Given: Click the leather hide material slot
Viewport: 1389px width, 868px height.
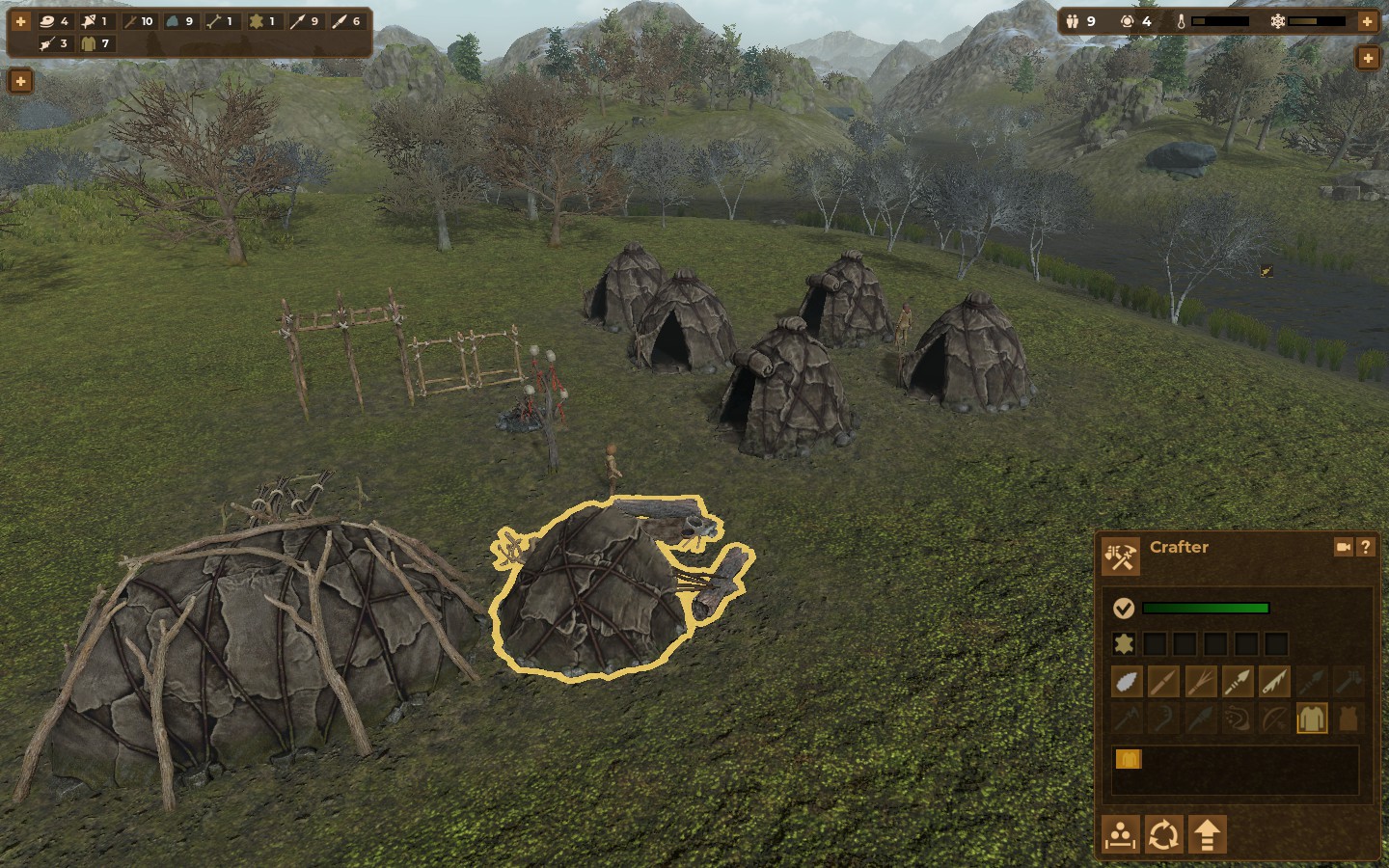Looking at the screenshot, I should 1124,644.
